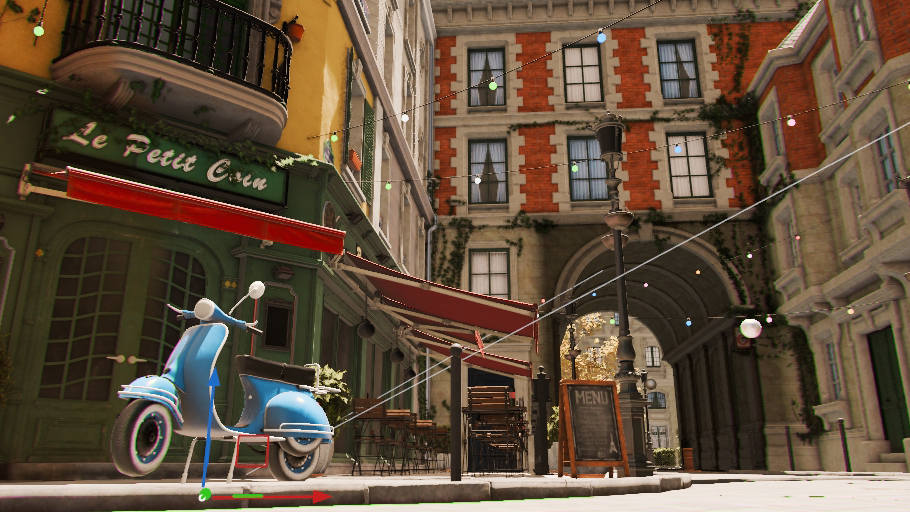Click the green sphere at the gizmo origin
This screenshot has width=910, height=512.
[205, 494]
